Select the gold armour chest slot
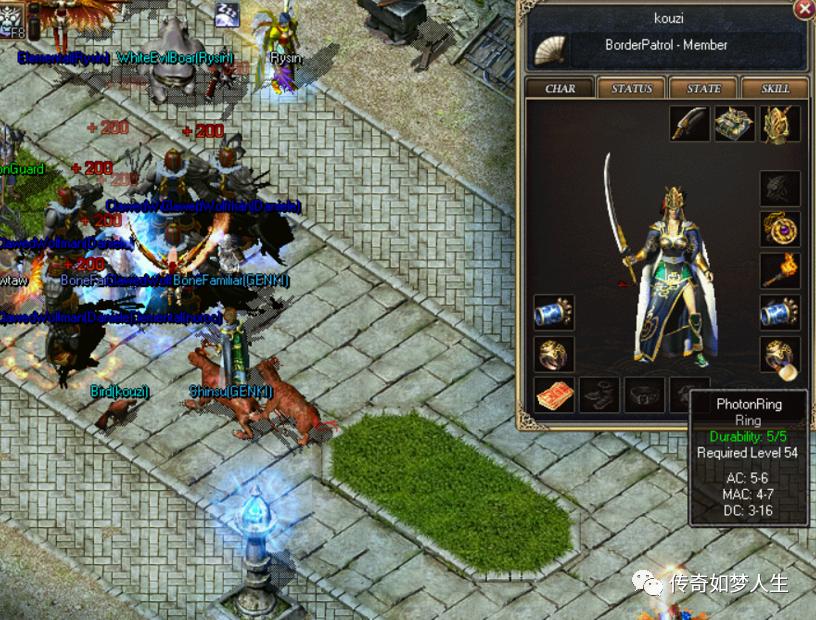The height and width of the screenshot is (620, 816). tap(735, 124)
